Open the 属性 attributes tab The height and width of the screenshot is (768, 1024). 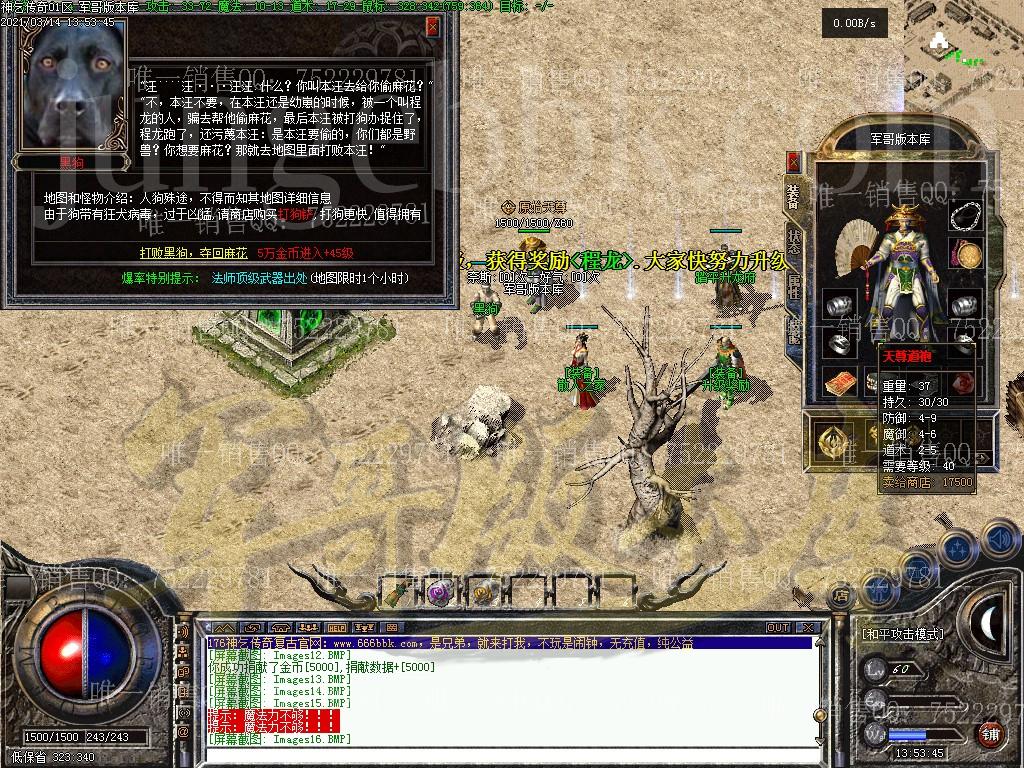(x=794, y=287)
